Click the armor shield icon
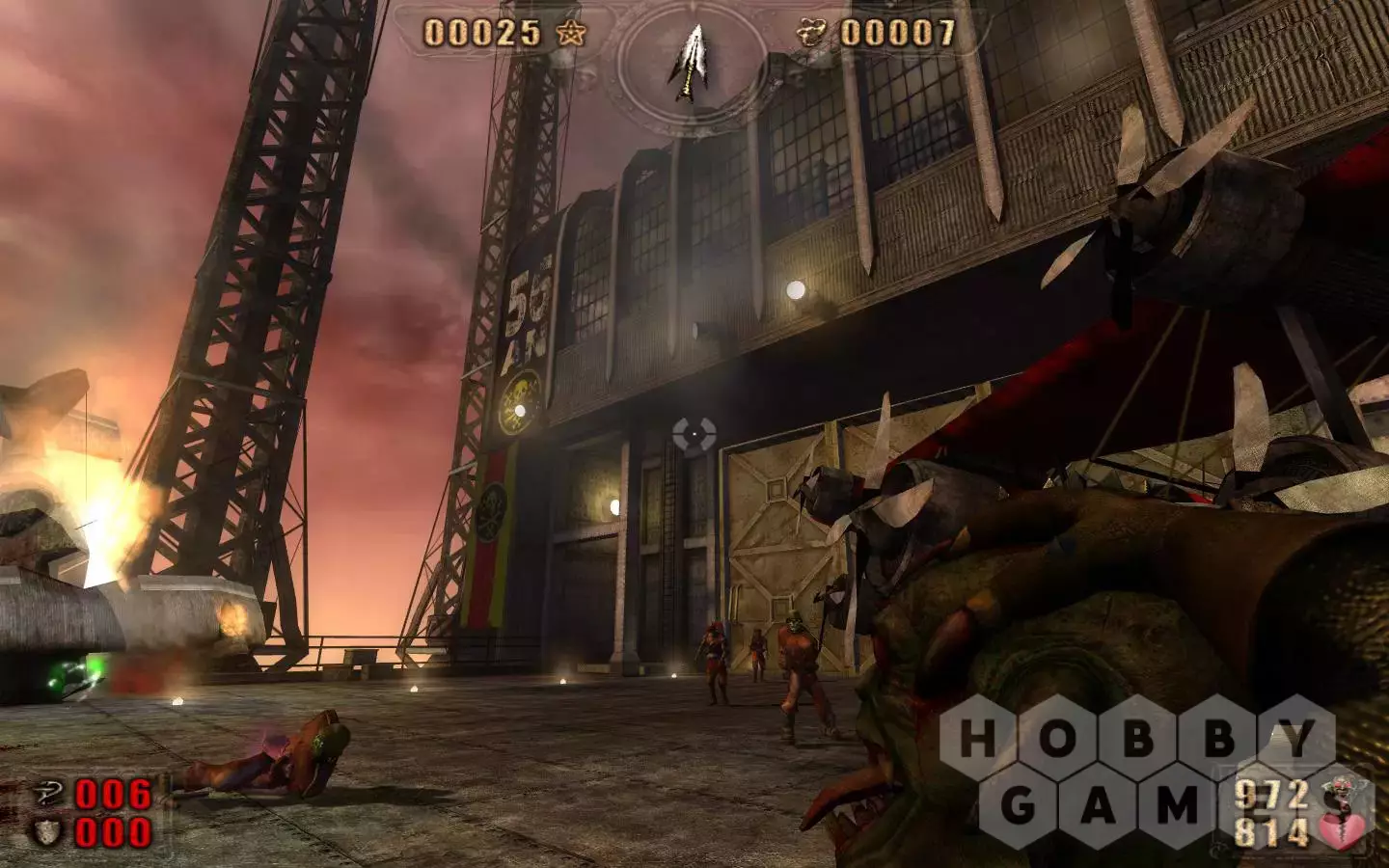This screenshot has width=1389, height=868. tap(48, 832)
